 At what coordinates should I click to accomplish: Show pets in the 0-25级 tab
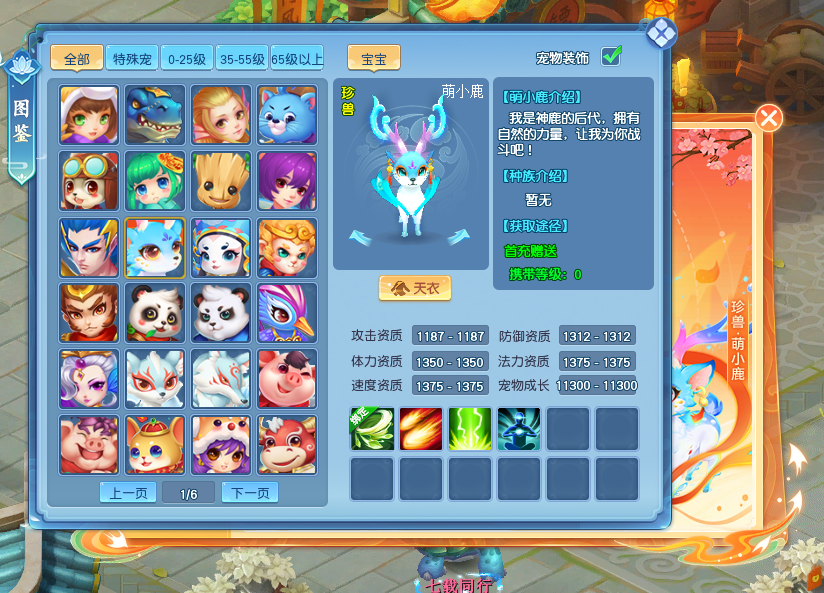pyautogui.click(x=187, y=58)
